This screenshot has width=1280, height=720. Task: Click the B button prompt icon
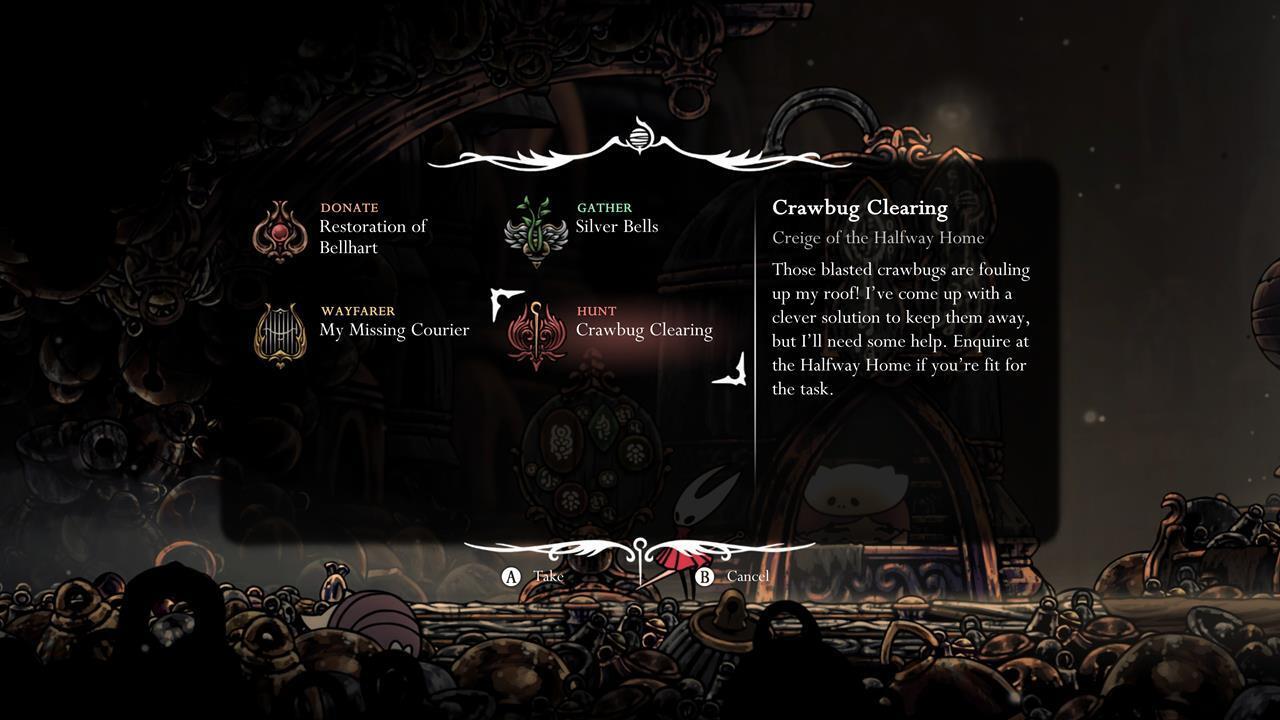[x=703, y=576]
